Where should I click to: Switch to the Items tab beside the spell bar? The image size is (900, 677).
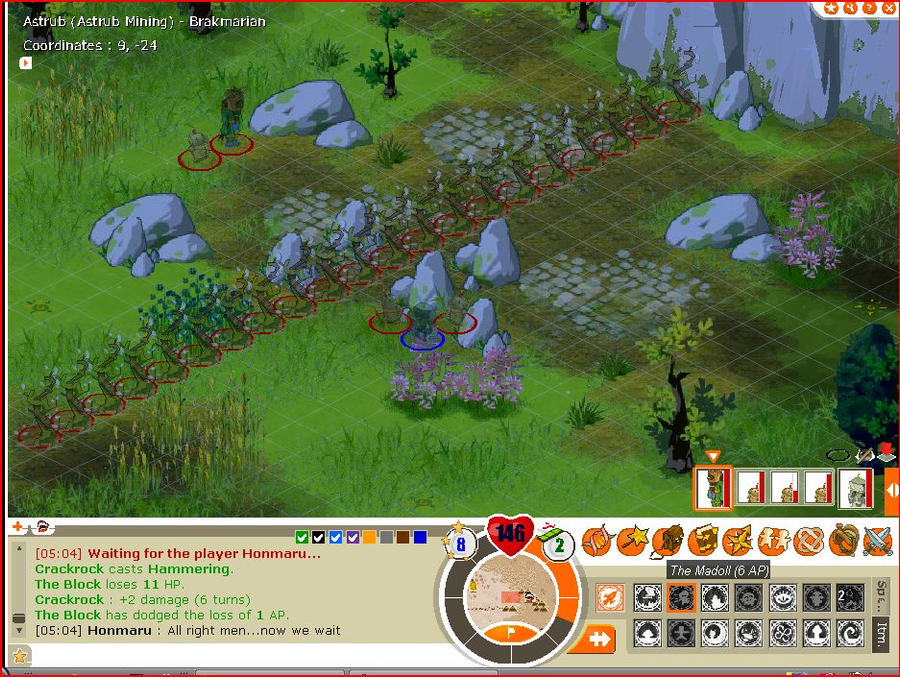tap(882, 633)
